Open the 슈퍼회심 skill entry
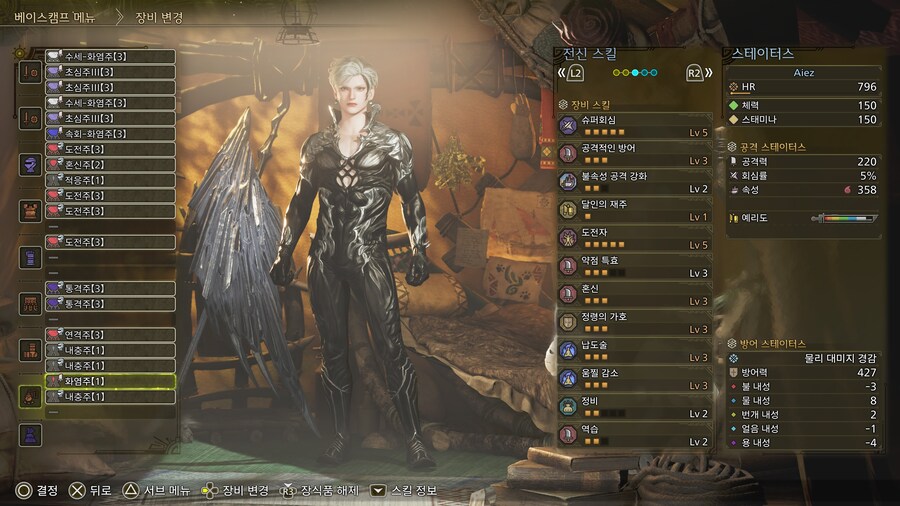This screenshot has width=900, height=506. pos(634,125)
